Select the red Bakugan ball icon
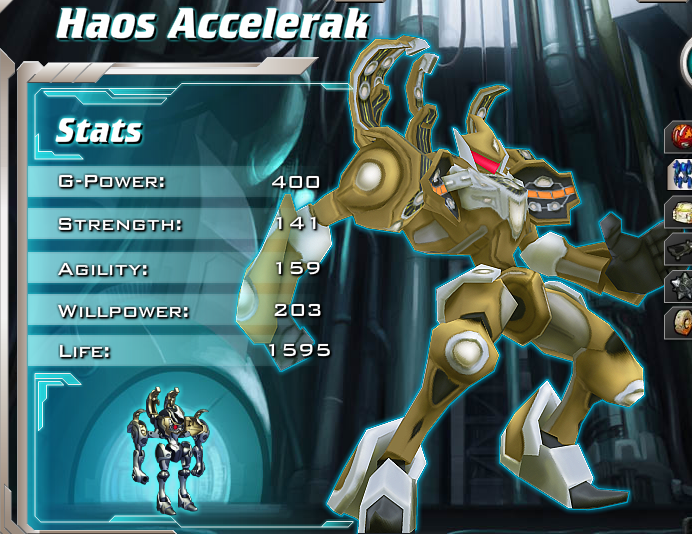This screenshot has height=534, width=692. tap(682, 135)
